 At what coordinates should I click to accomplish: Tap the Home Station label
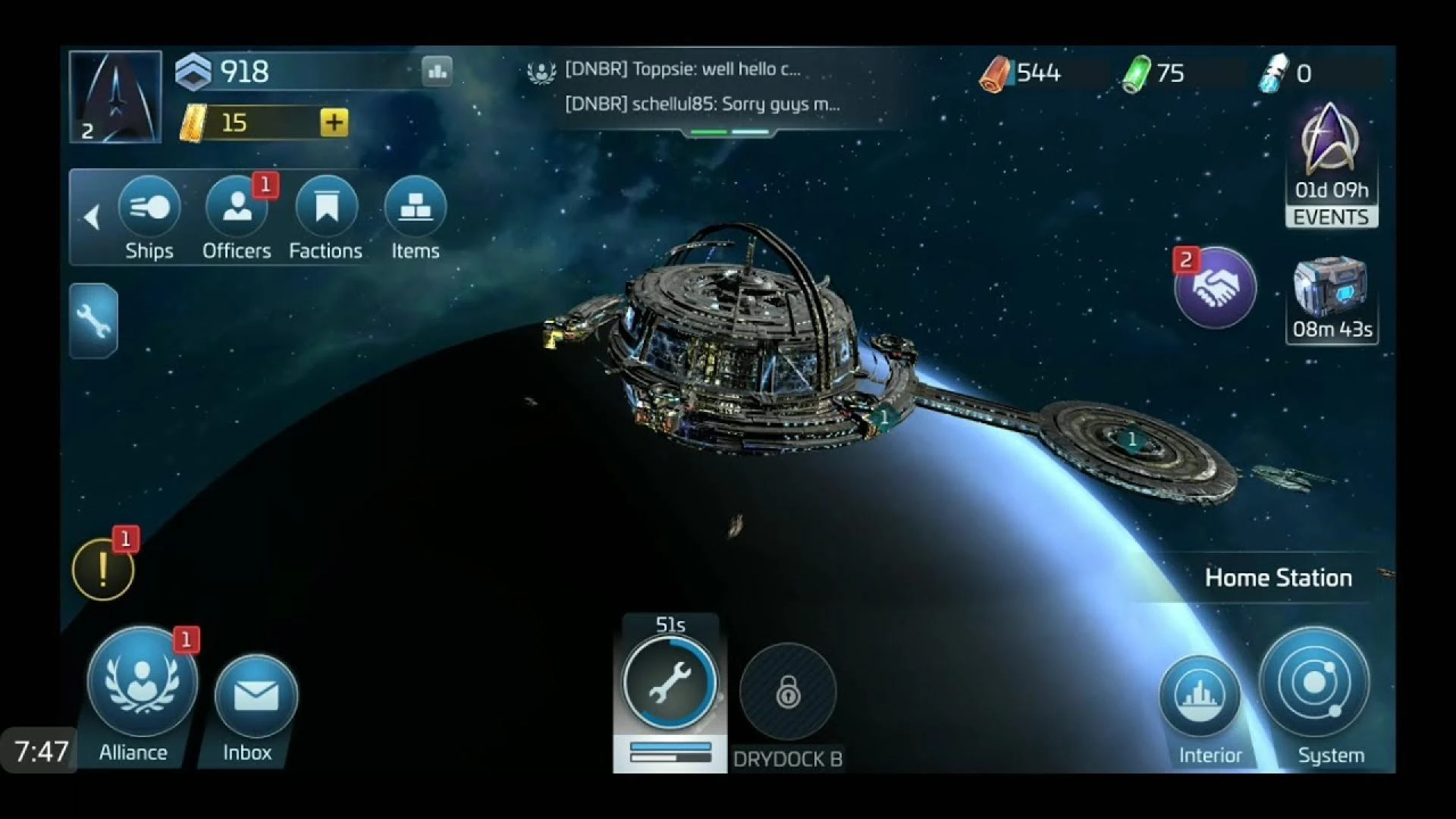coord(1279,577)
